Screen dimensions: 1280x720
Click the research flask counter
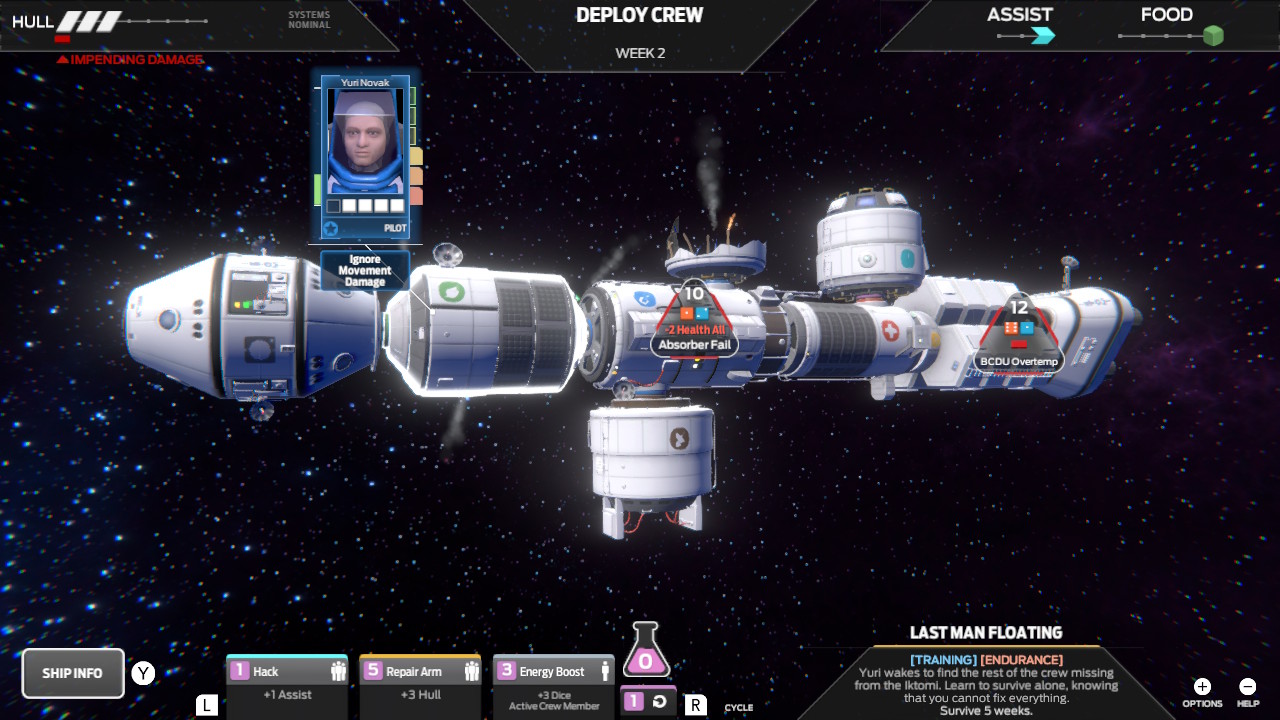(645, 651)
